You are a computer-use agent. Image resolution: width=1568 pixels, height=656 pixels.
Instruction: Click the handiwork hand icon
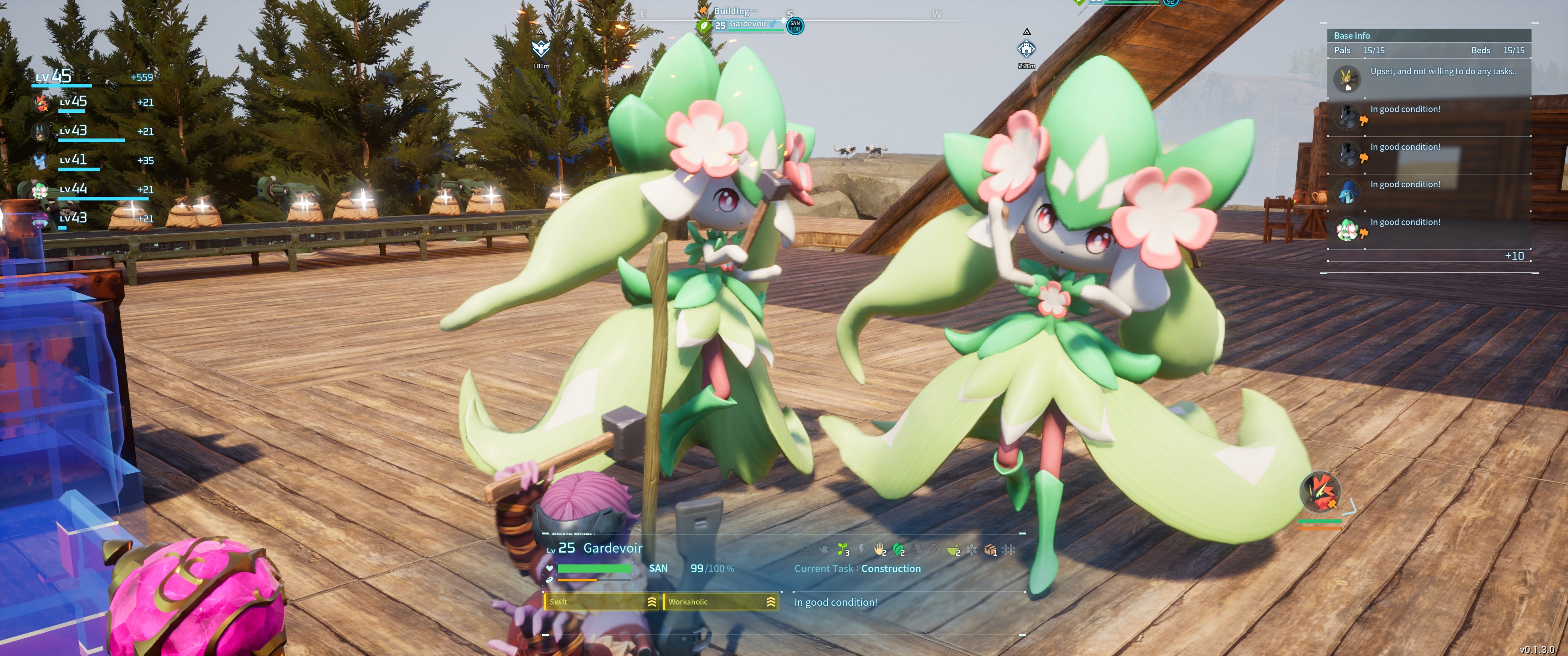pyautogui.click(x=880, y=550)
